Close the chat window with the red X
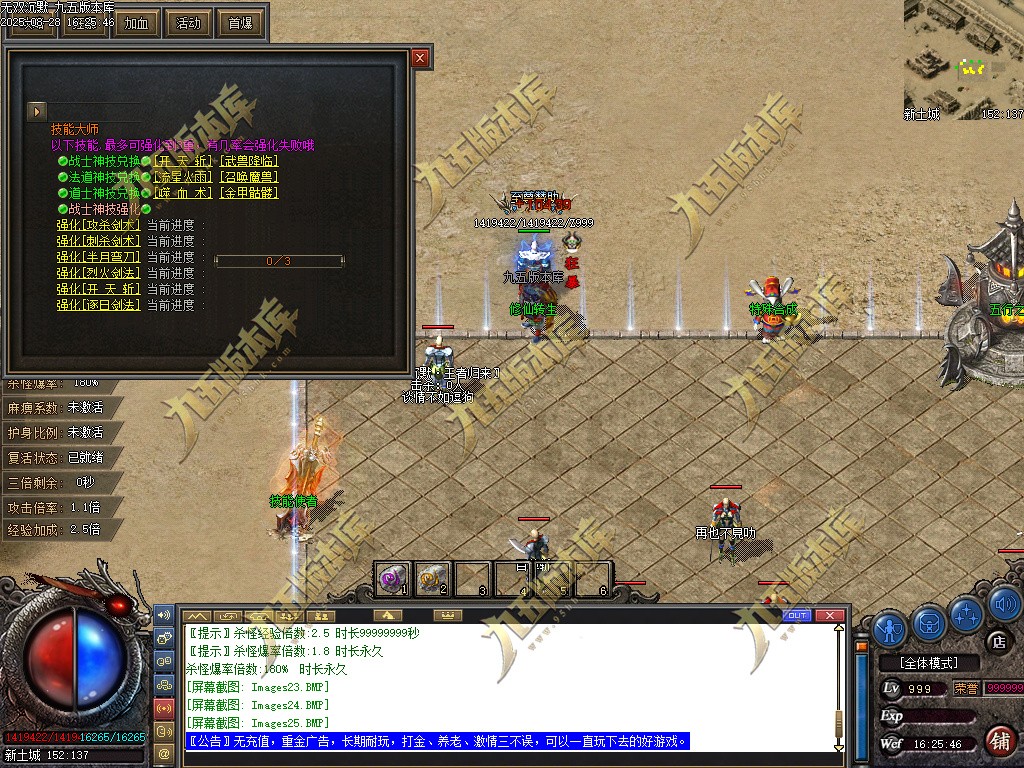 pyautogui.click(x=827, y=615)
